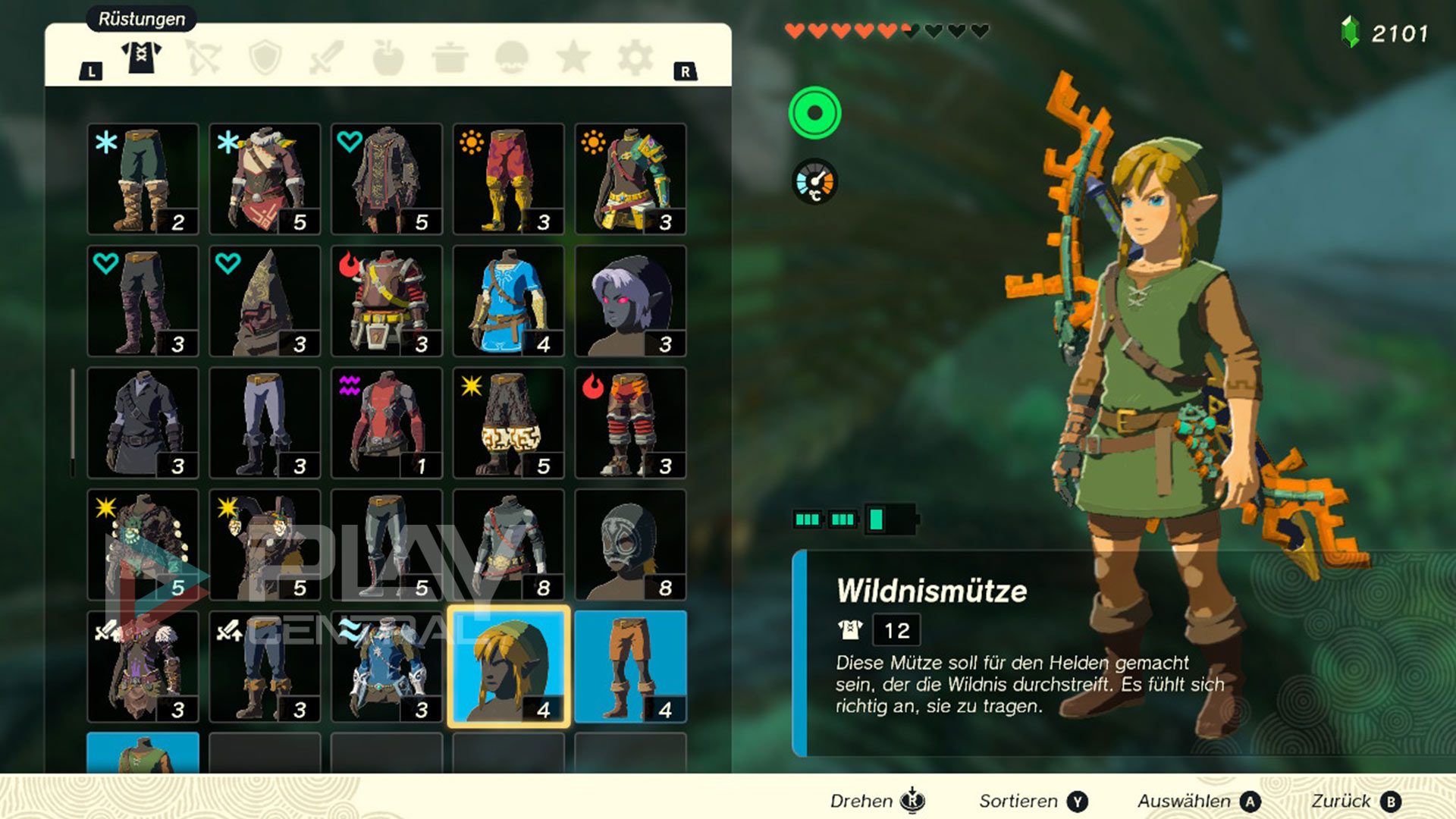
Task: Pick the red and yellow desert trousers
Action: click(x=508, y=179)
